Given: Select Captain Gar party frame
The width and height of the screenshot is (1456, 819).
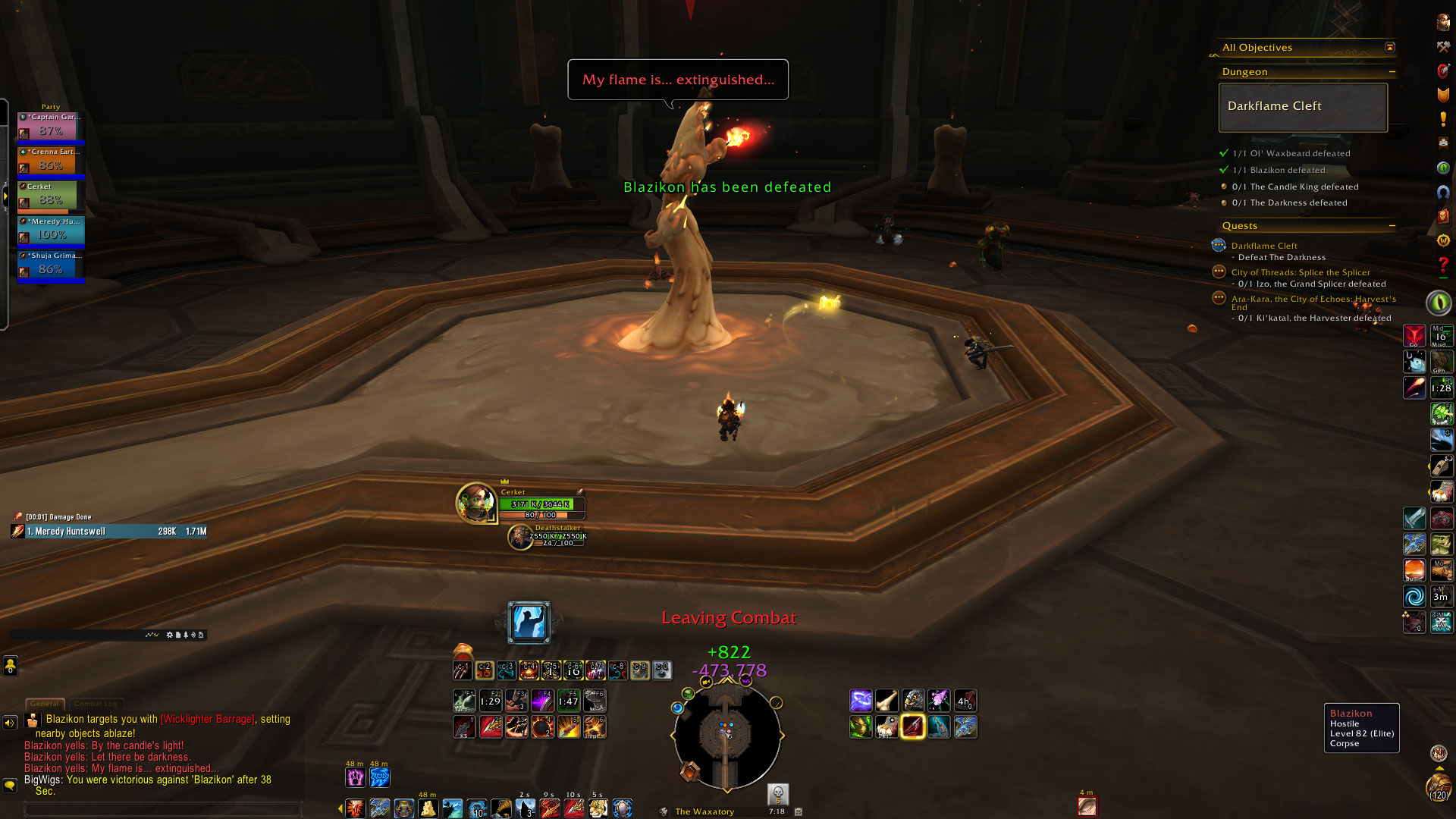Looking at the screenshot, I should pos(51,127).
